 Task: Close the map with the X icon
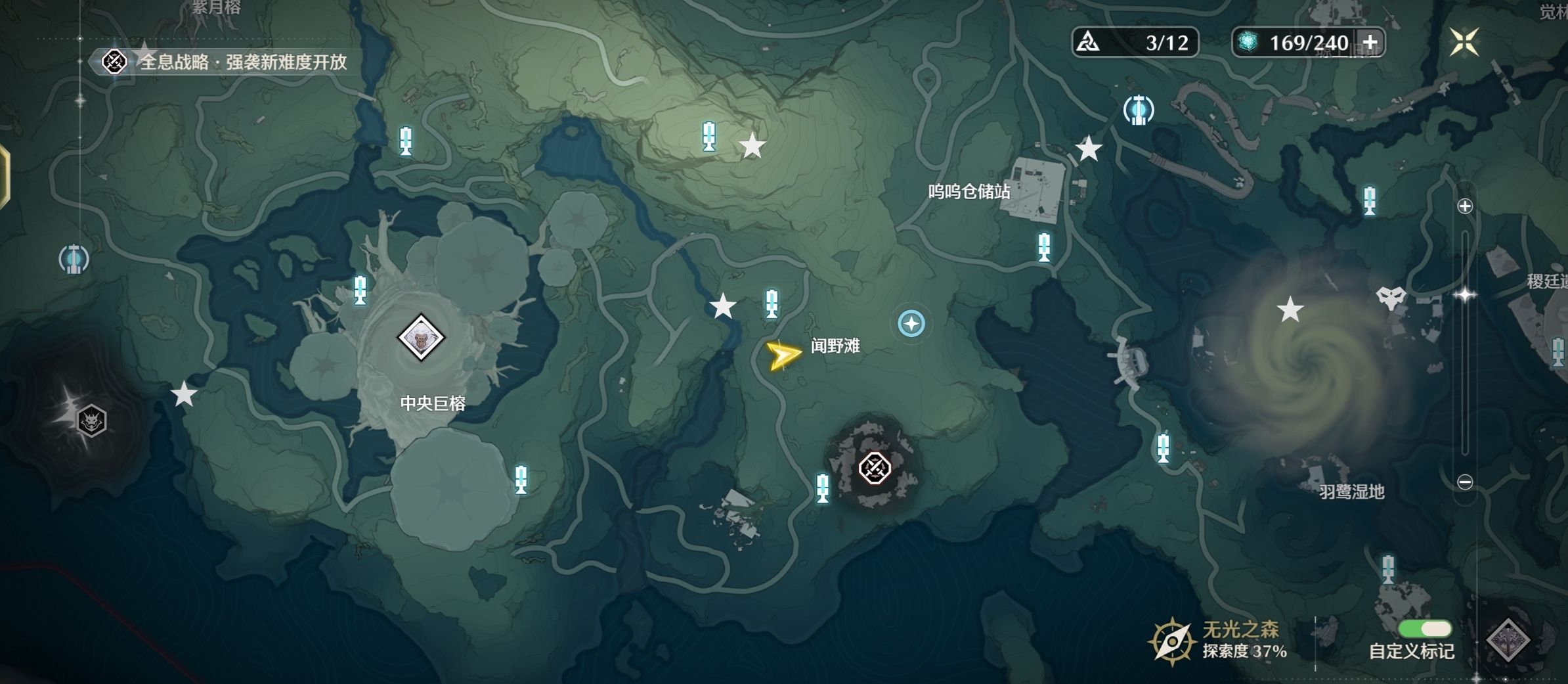coord(1464,42)
